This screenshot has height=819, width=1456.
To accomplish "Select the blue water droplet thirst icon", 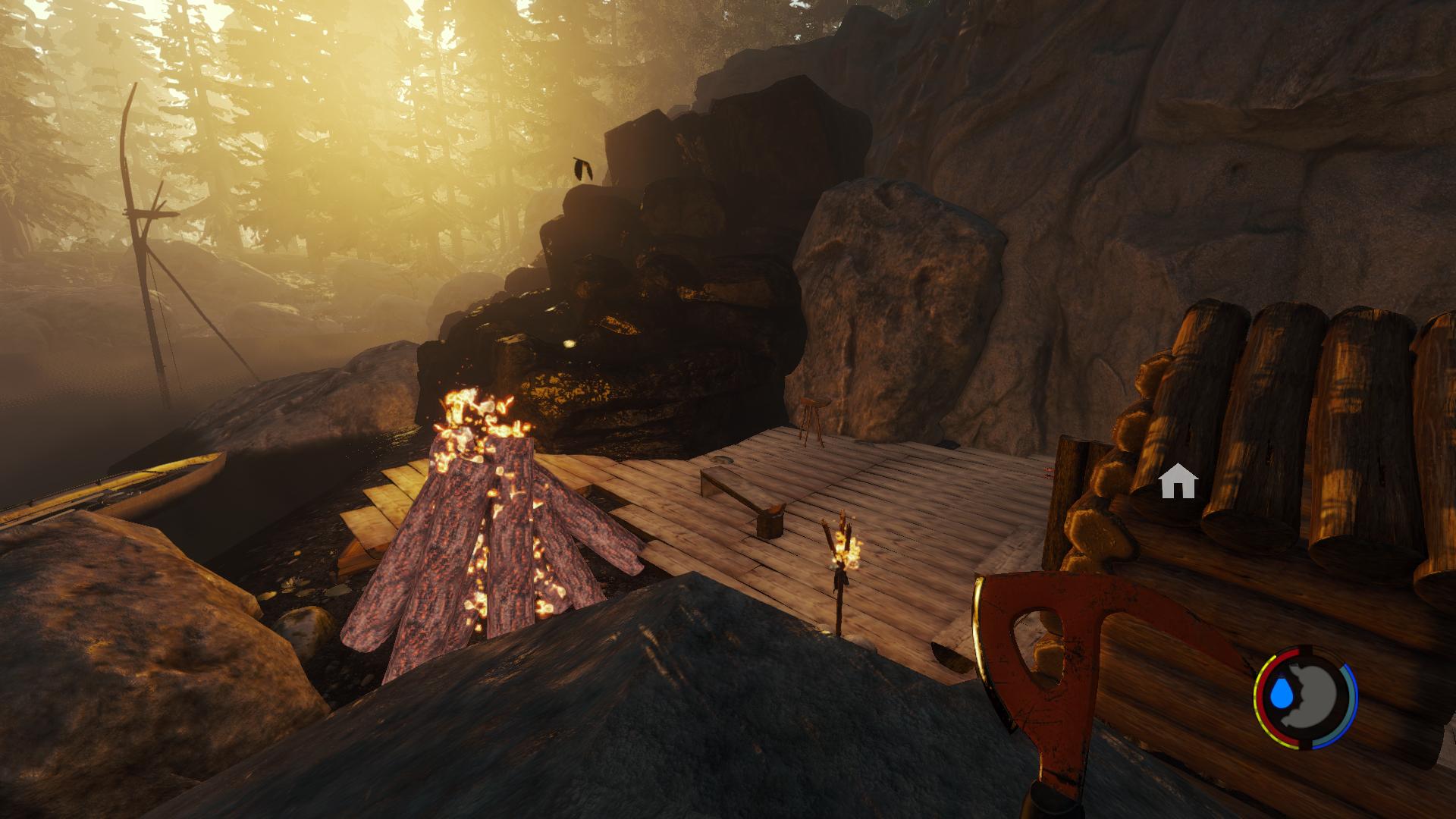I will (x=1283, y=692).
